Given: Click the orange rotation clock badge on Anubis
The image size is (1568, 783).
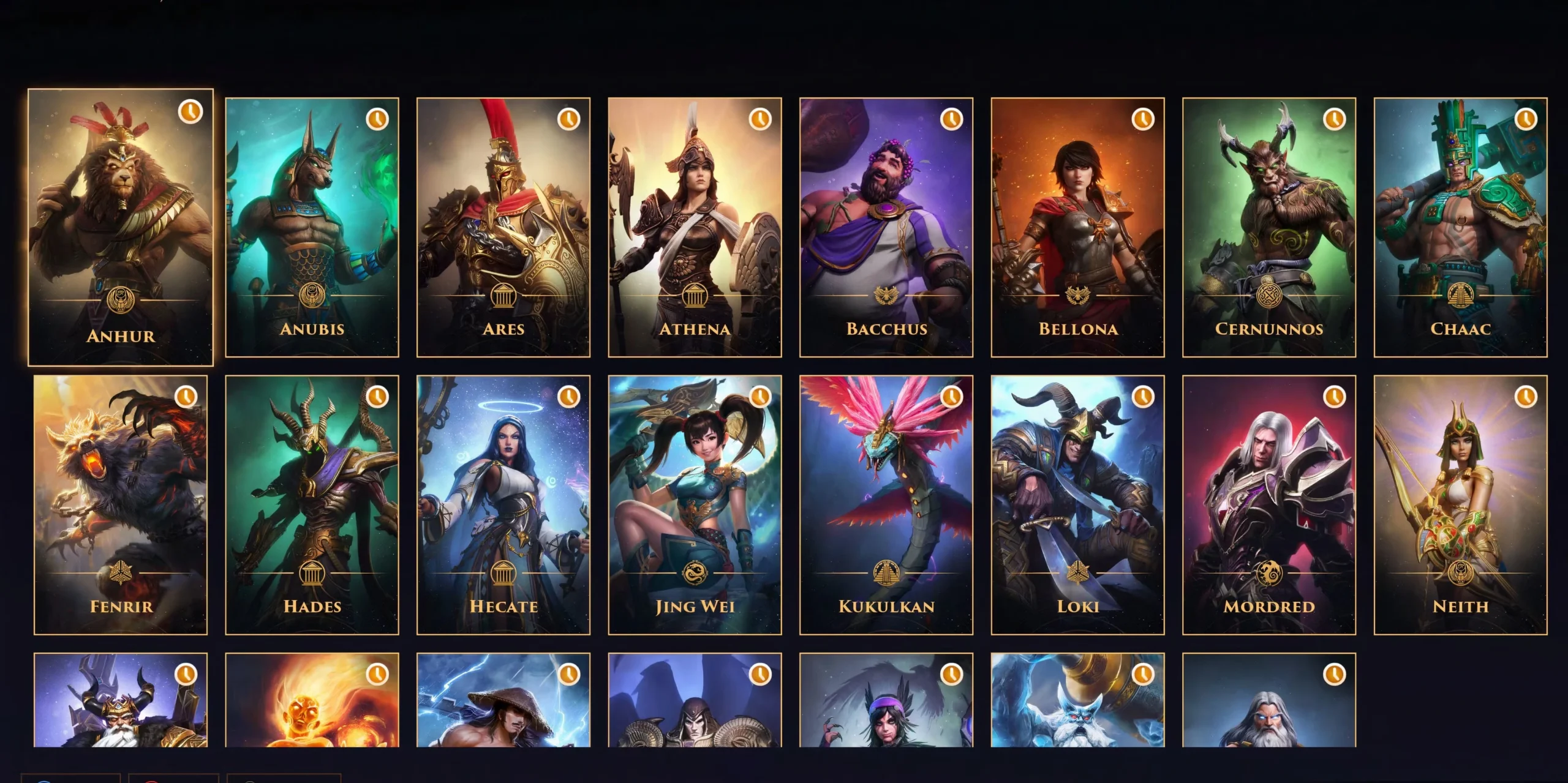Looking at the screenshot, I should point(378,120).
